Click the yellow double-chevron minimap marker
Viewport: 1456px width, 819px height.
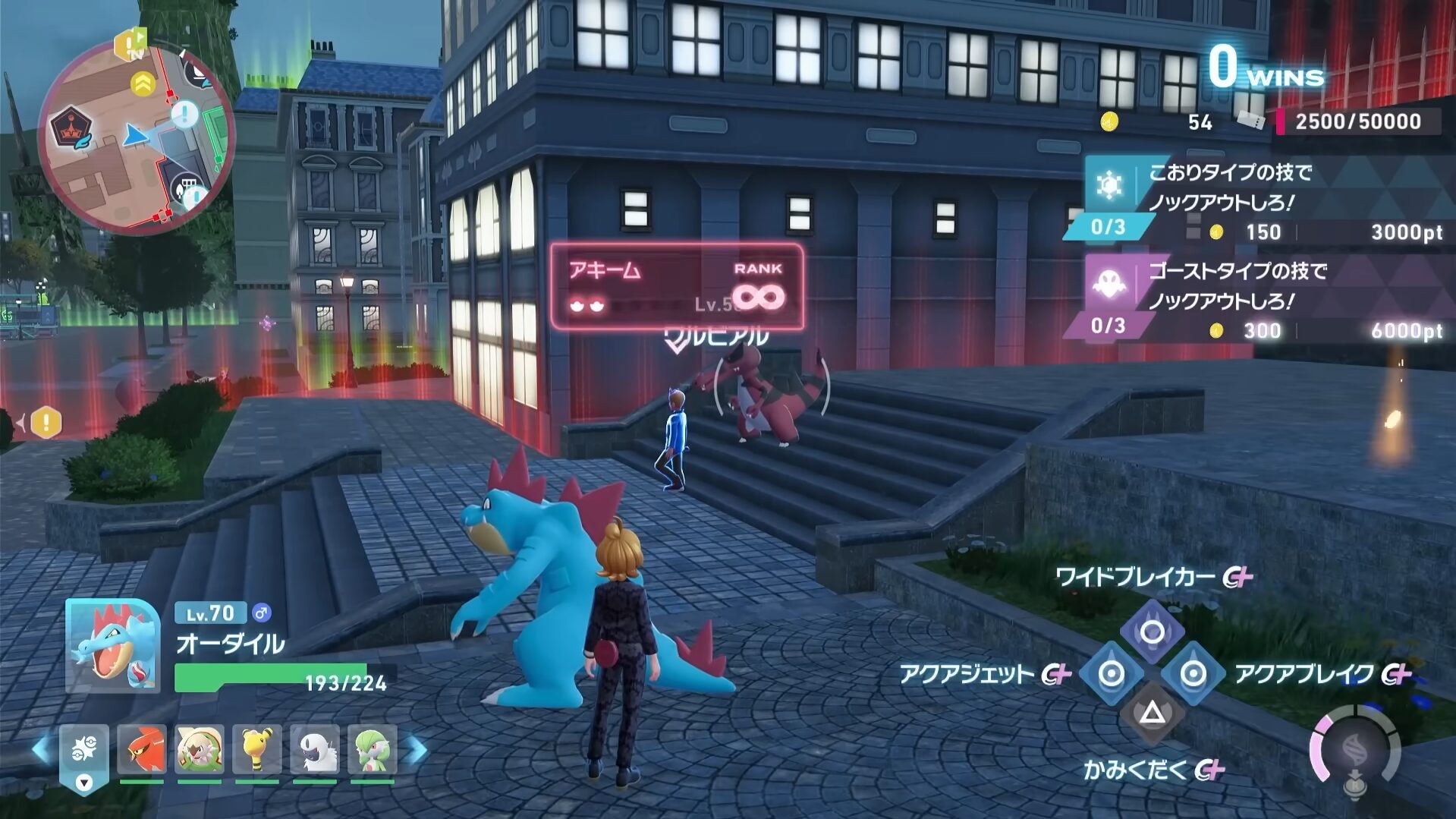[143, 84]
